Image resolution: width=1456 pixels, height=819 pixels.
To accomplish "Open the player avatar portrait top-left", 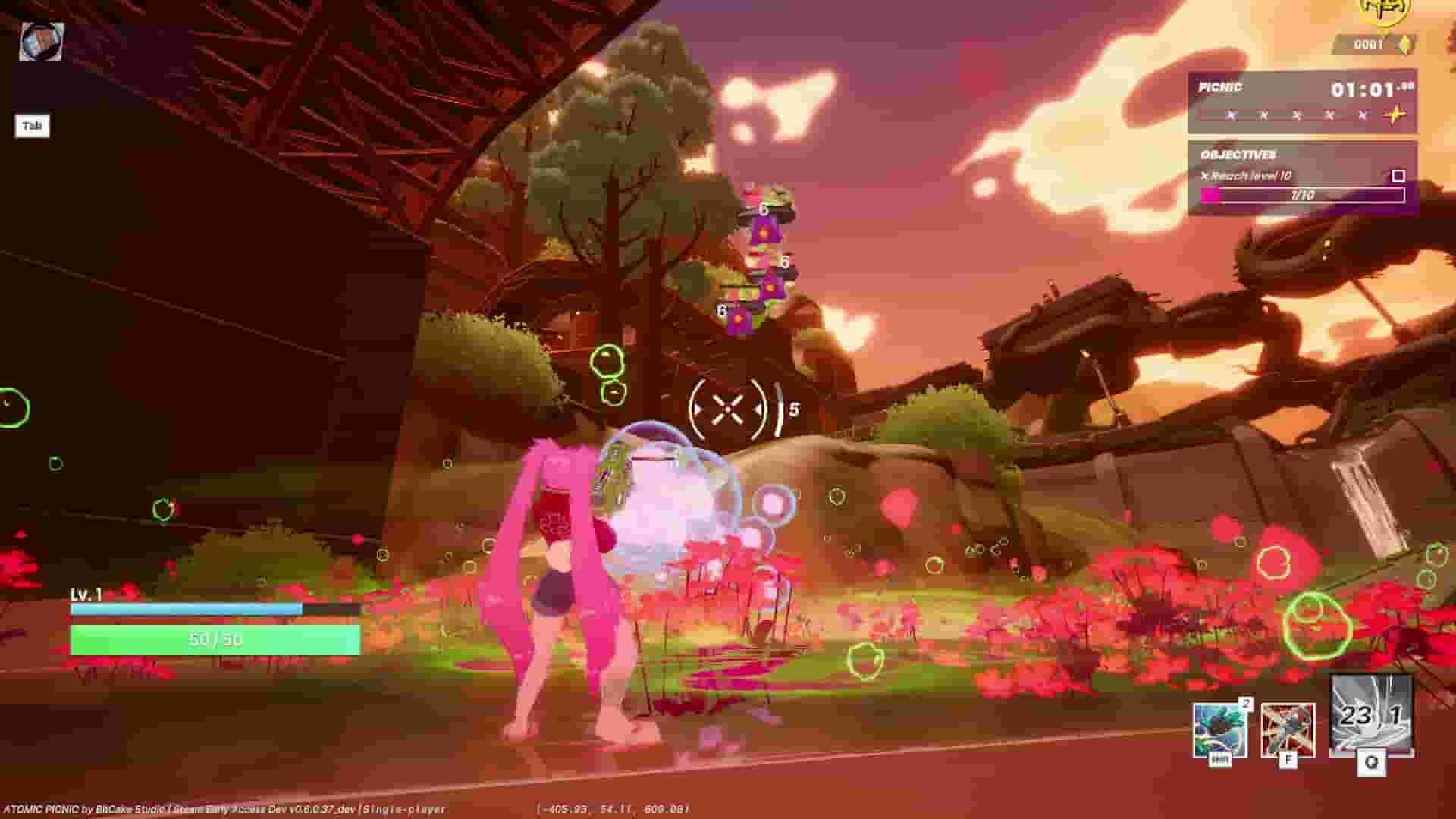I will pyautogui.click(x=39, y=38).
